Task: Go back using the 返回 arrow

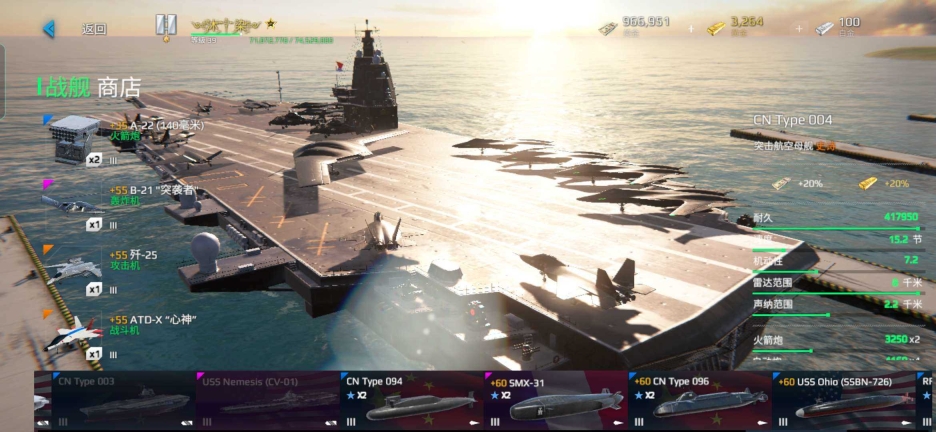Action: pos(49,29)
